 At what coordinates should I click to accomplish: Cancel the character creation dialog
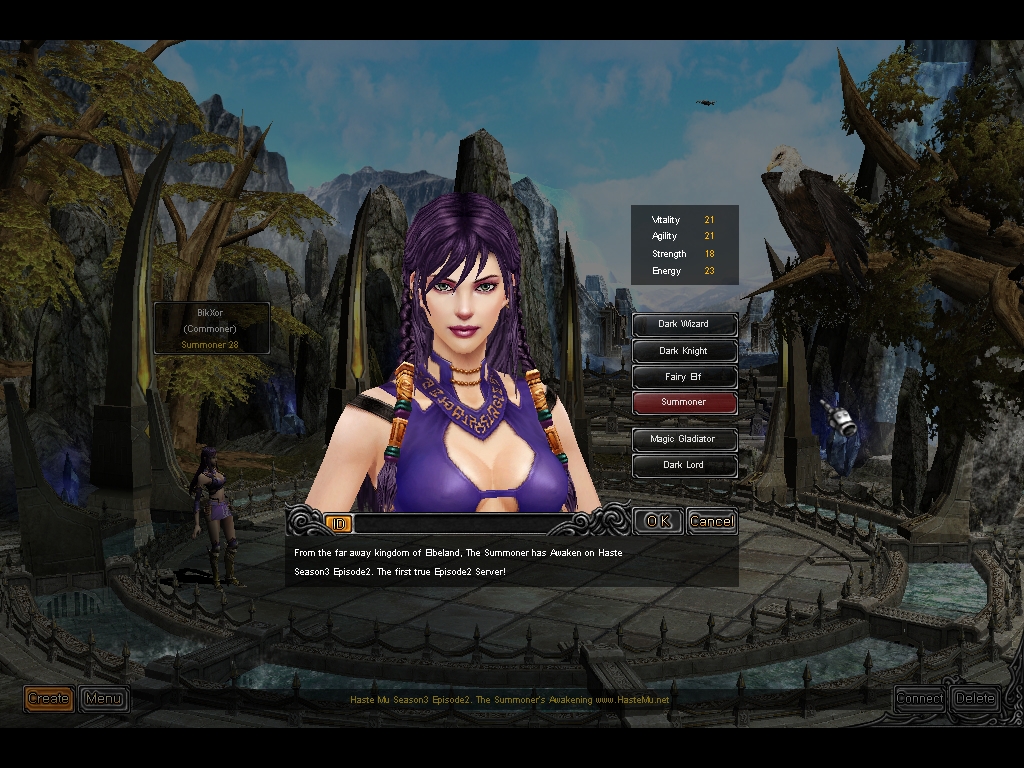click(x=711, y=521)
